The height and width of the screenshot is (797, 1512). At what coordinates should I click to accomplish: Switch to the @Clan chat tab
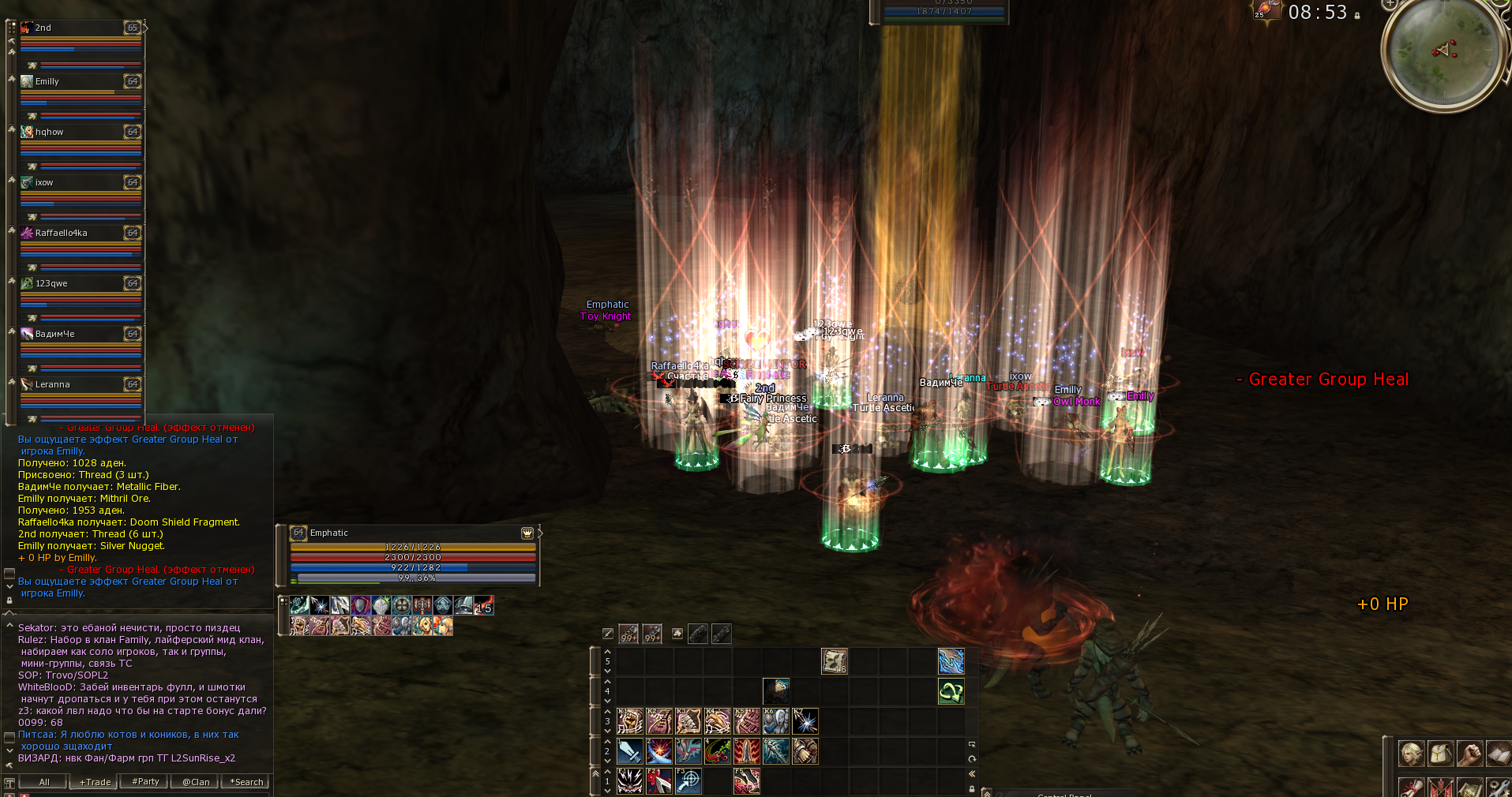(x=196, y=782)
